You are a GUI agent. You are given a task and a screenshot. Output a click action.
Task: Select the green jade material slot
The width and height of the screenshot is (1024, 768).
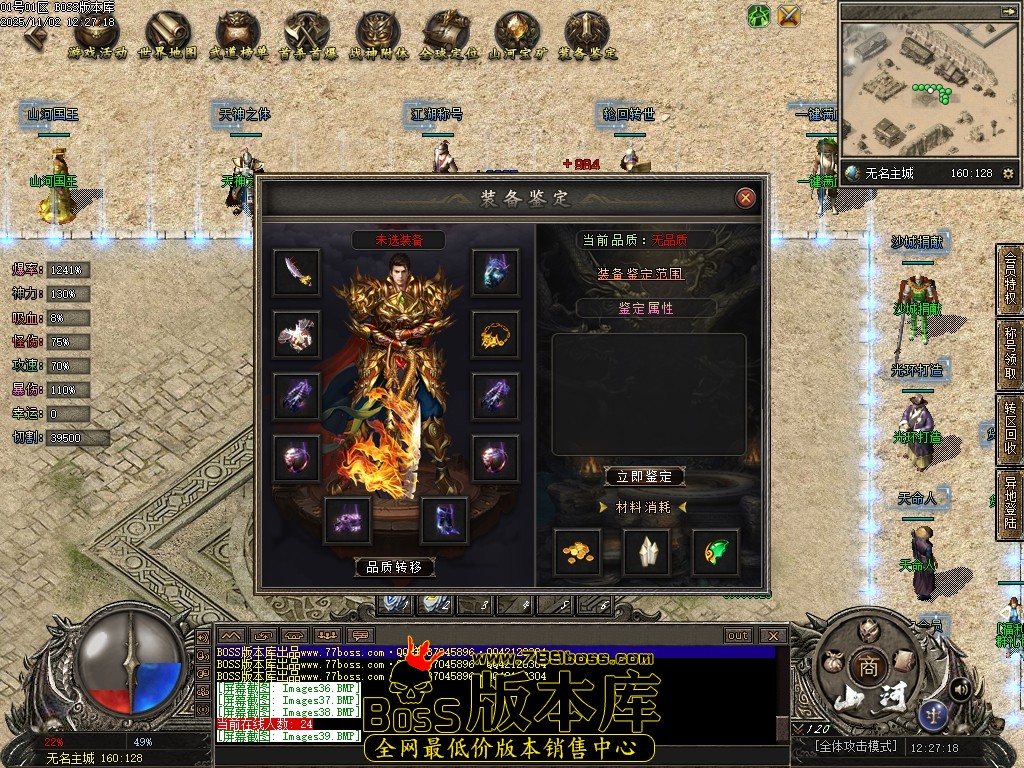(x=716, y=552)
